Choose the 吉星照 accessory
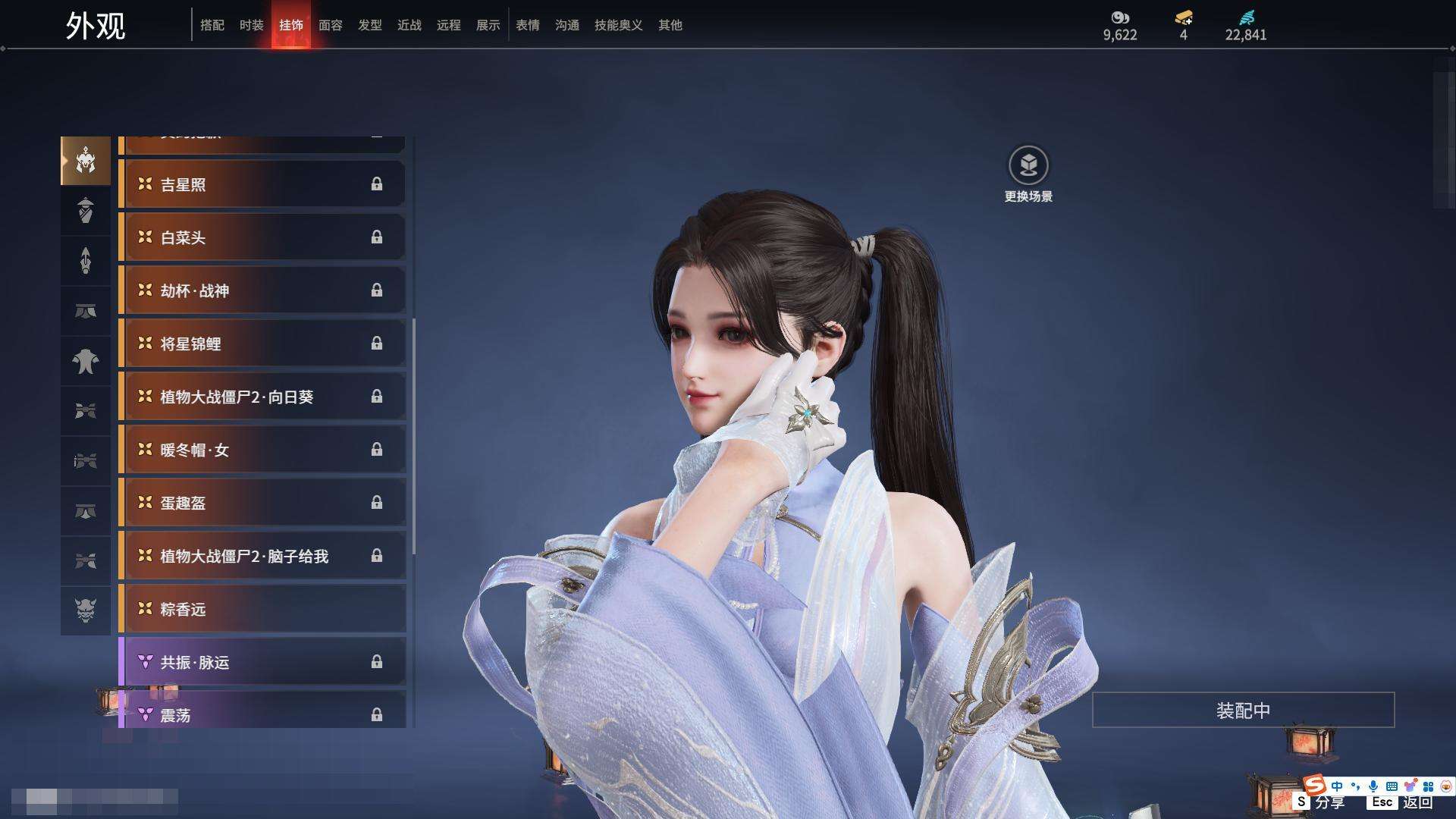 262,184
